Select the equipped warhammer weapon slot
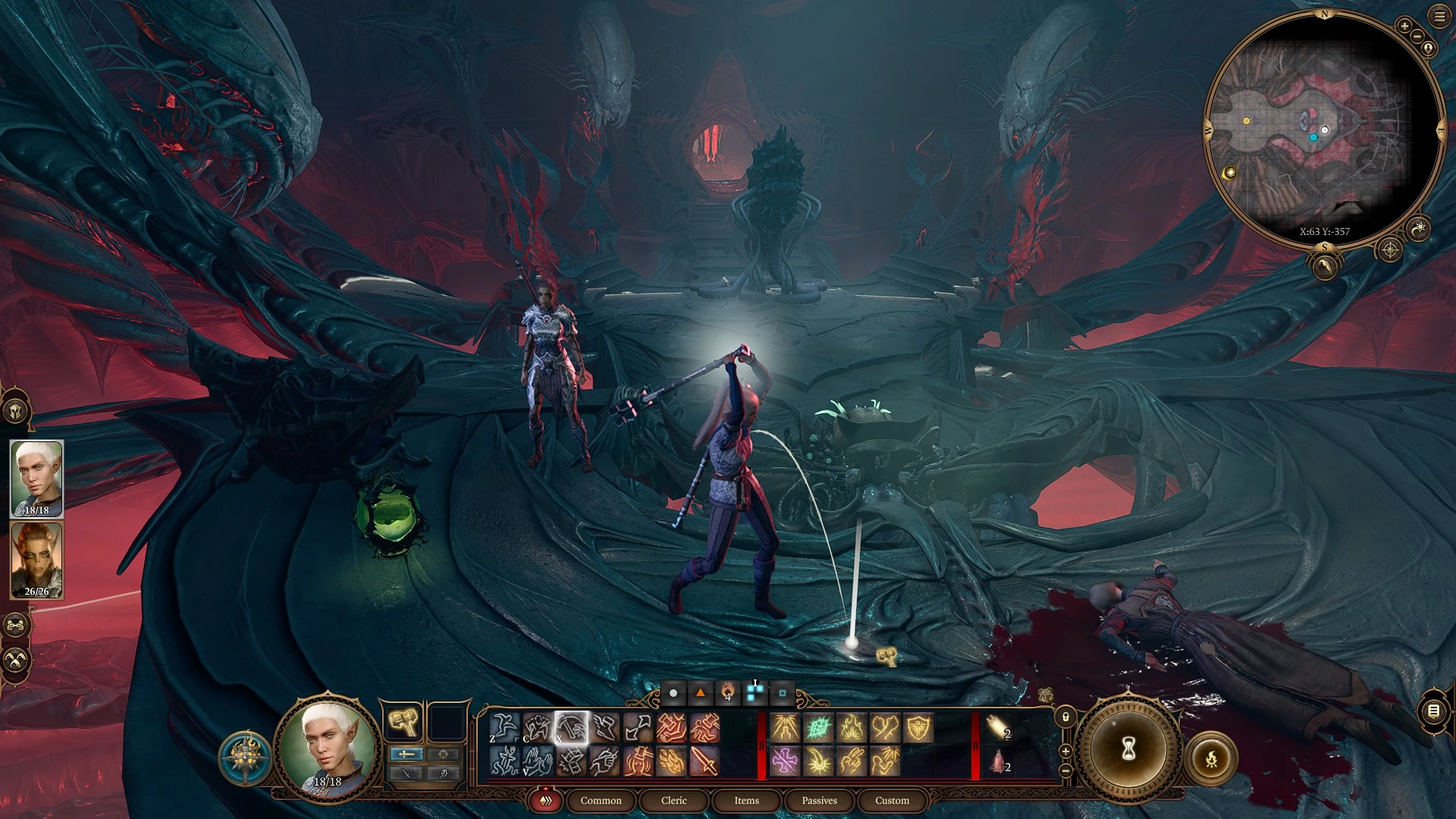The height and width of the screenshot is (819, 1456). 404,722
